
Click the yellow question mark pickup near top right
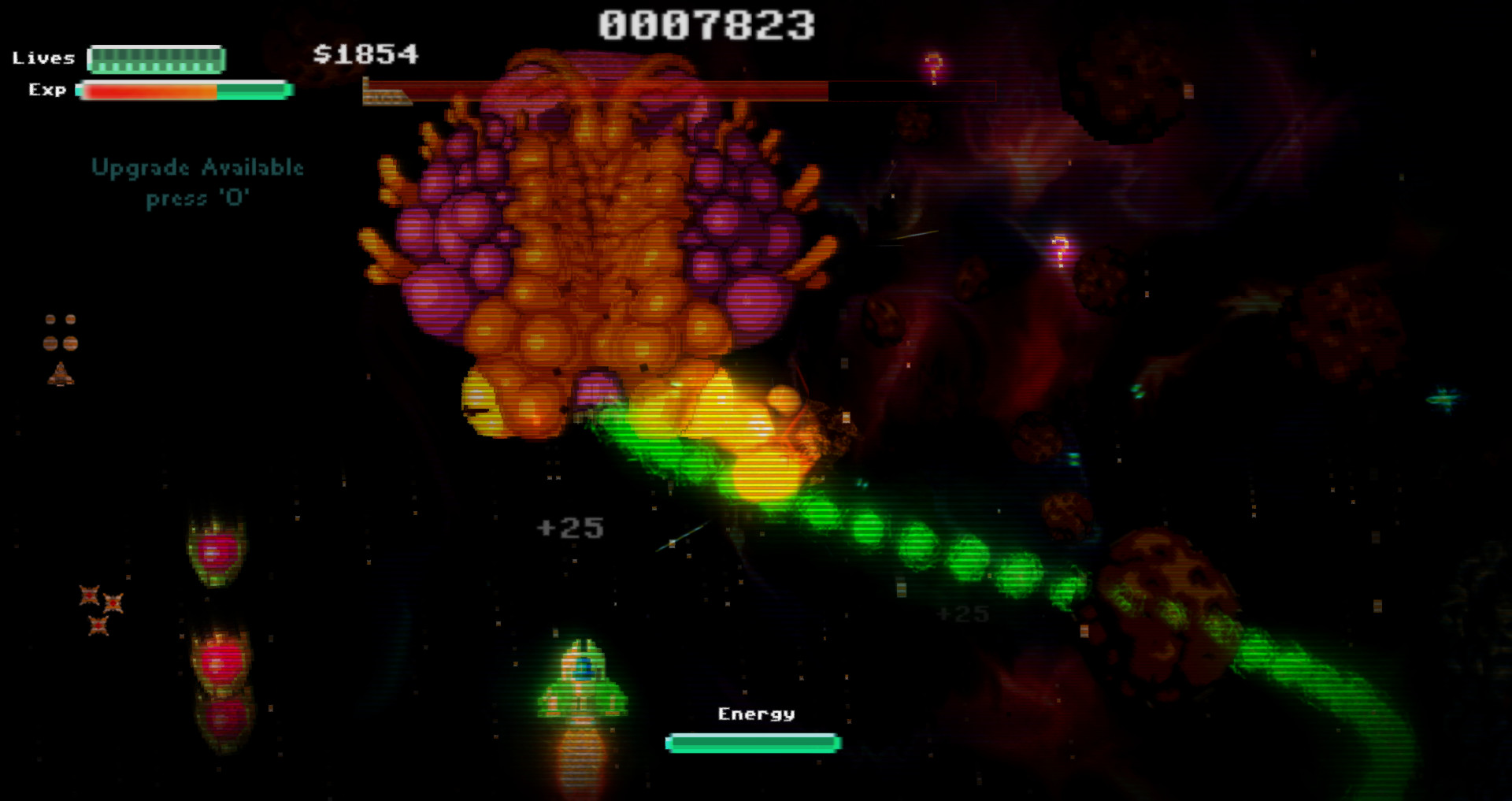(x=933, y=65)
